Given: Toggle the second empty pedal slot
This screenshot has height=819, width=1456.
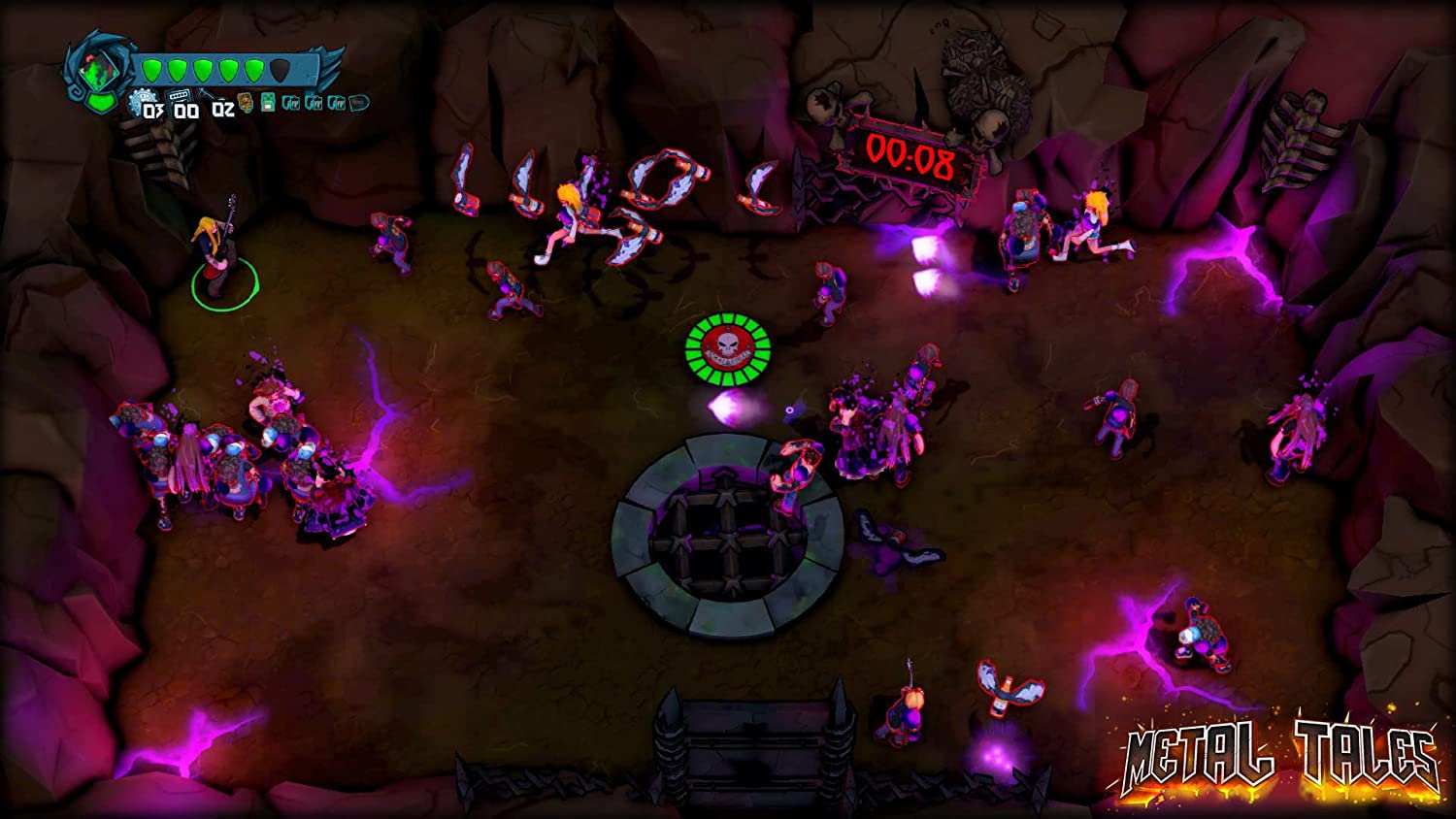Looking at the screenshot, I should point(313,102).
